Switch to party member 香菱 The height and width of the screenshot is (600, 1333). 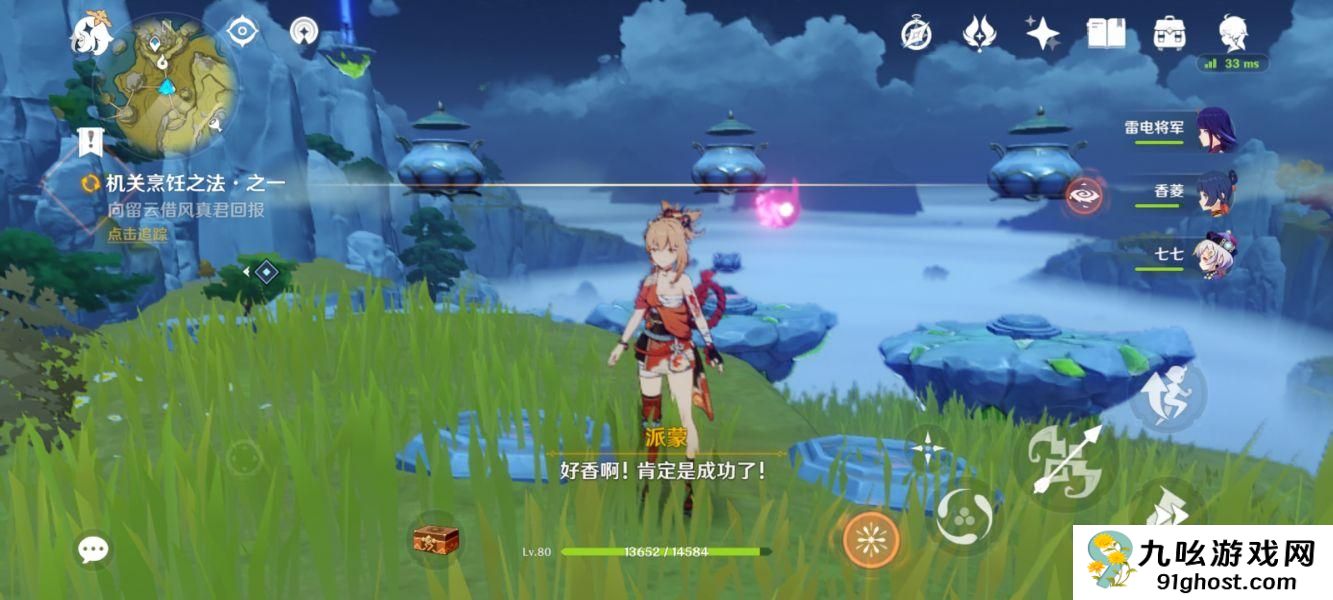tap(1212, 192)
